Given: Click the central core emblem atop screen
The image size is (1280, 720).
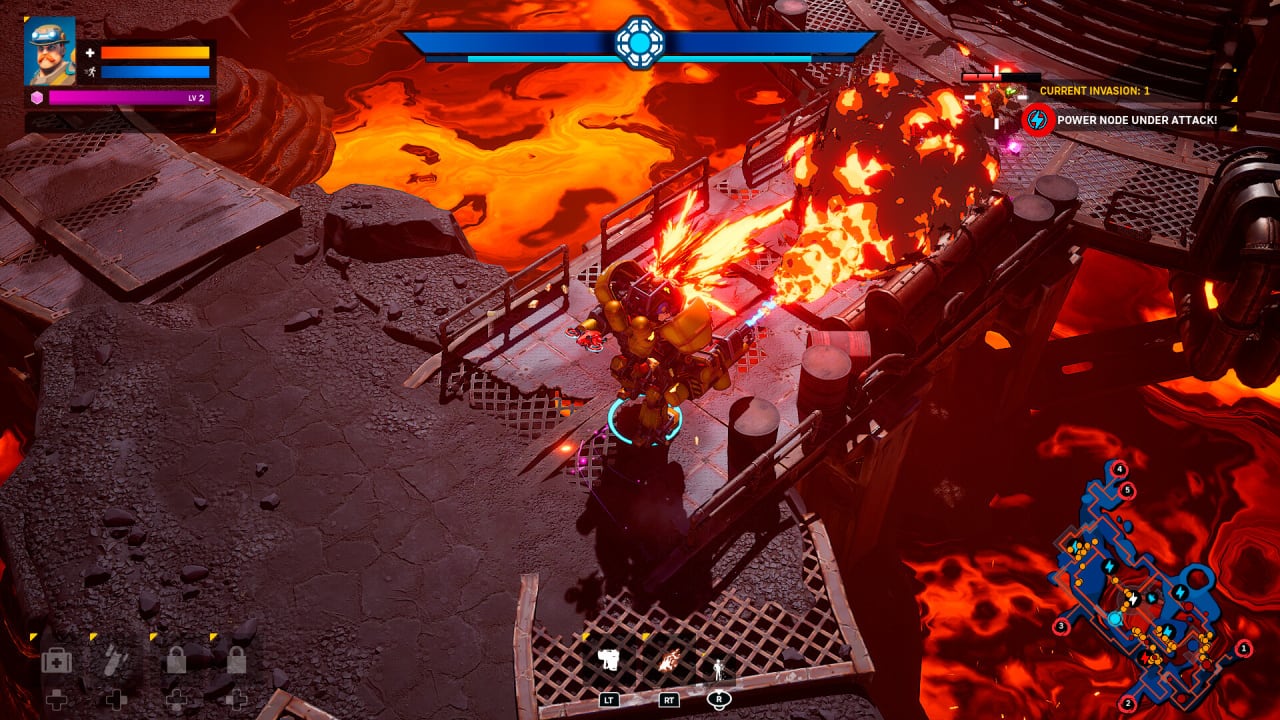Looking at the screenshot, I should click(x=639, y=42).
